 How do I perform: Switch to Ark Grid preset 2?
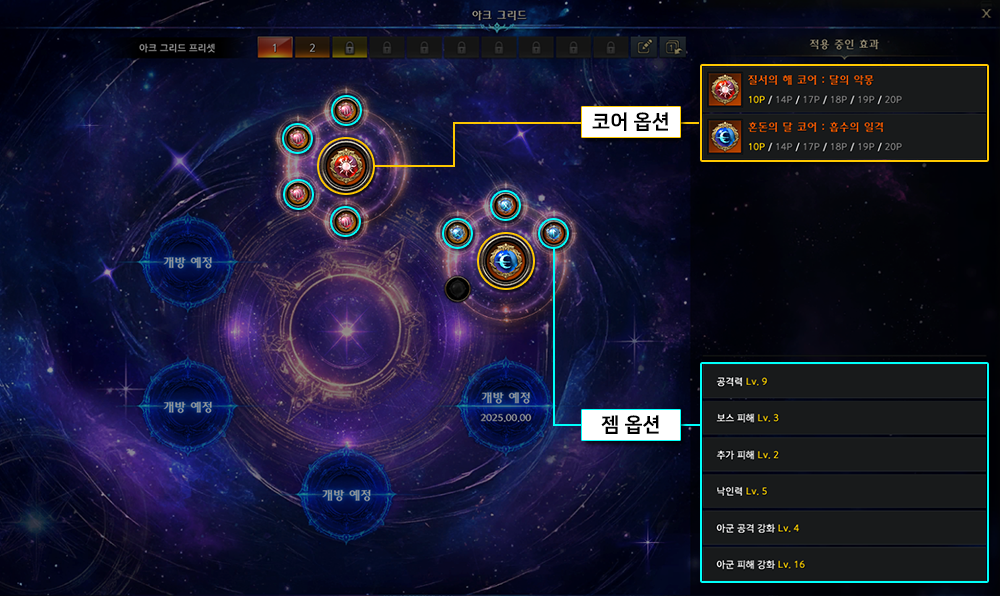coord(312,47)
